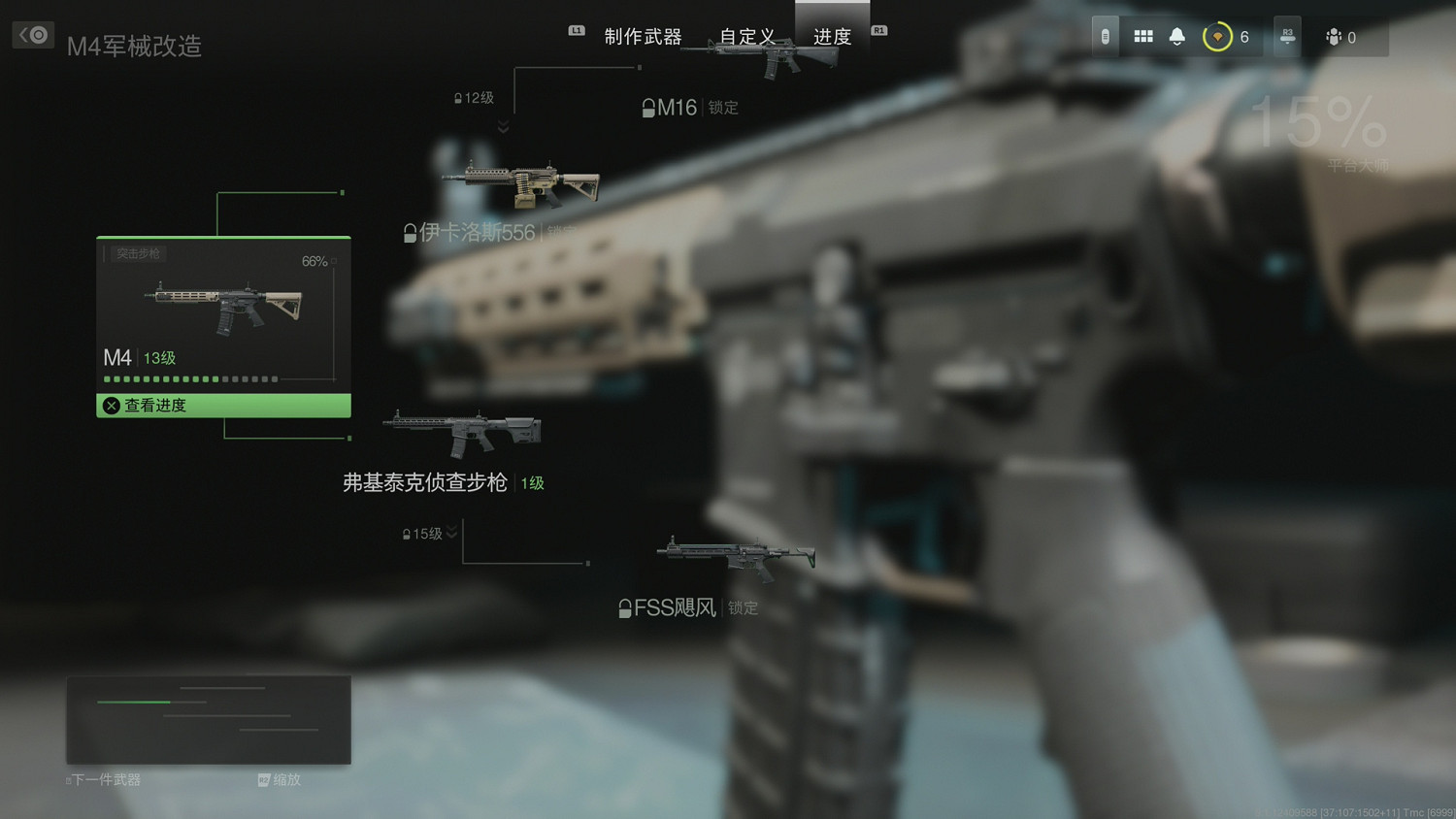Select the 伊卡洛斯556 weapon lock icon

click(x=410, y=232)
